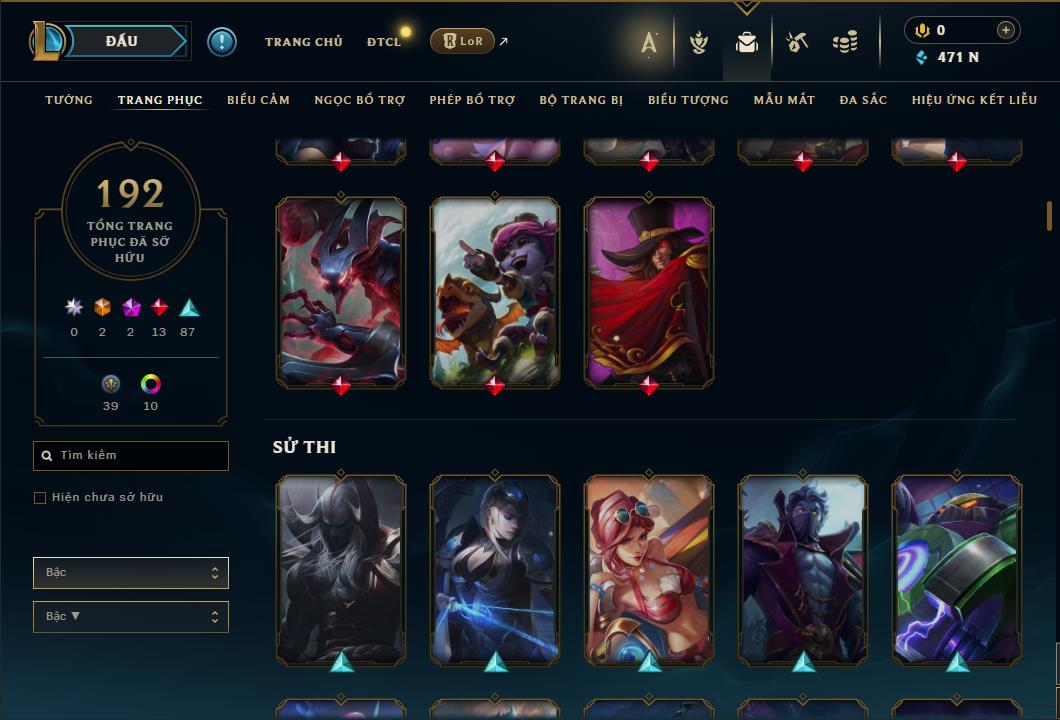Select the red-caped top hat skin card
The image size is (1060, 720).
pos(649,290)
